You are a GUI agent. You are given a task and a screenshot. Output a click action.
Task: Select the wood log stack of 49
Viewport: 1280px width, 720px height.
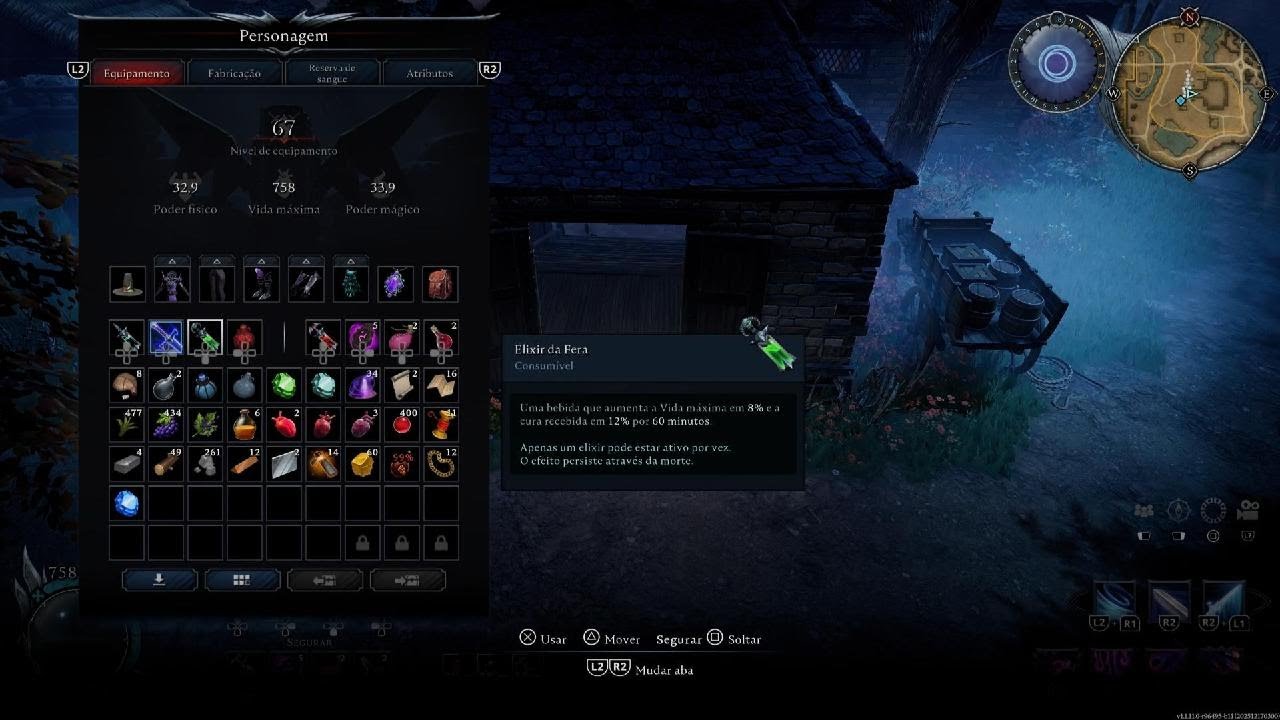tap(166, 464)
